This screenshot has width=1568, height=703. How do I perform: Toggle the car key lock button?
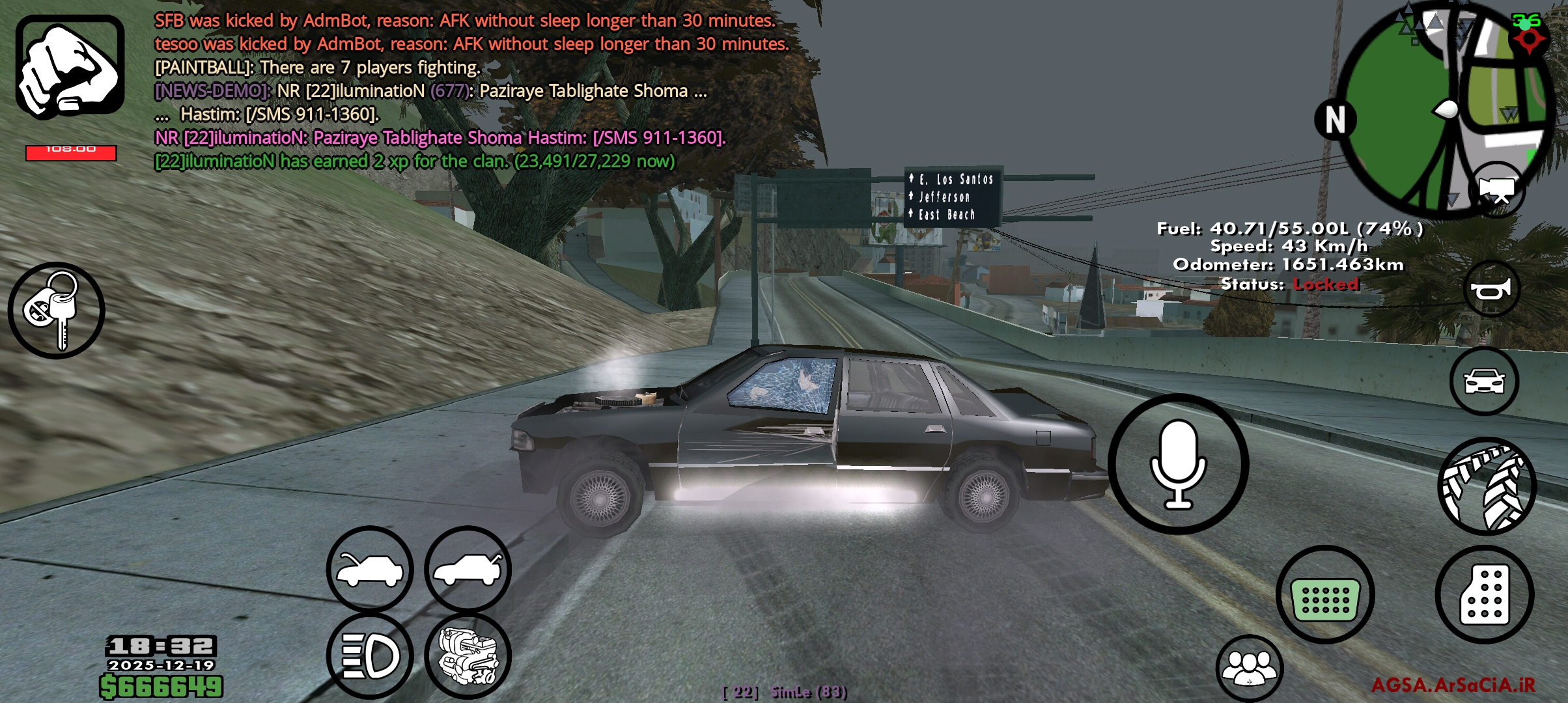(57, 310)
